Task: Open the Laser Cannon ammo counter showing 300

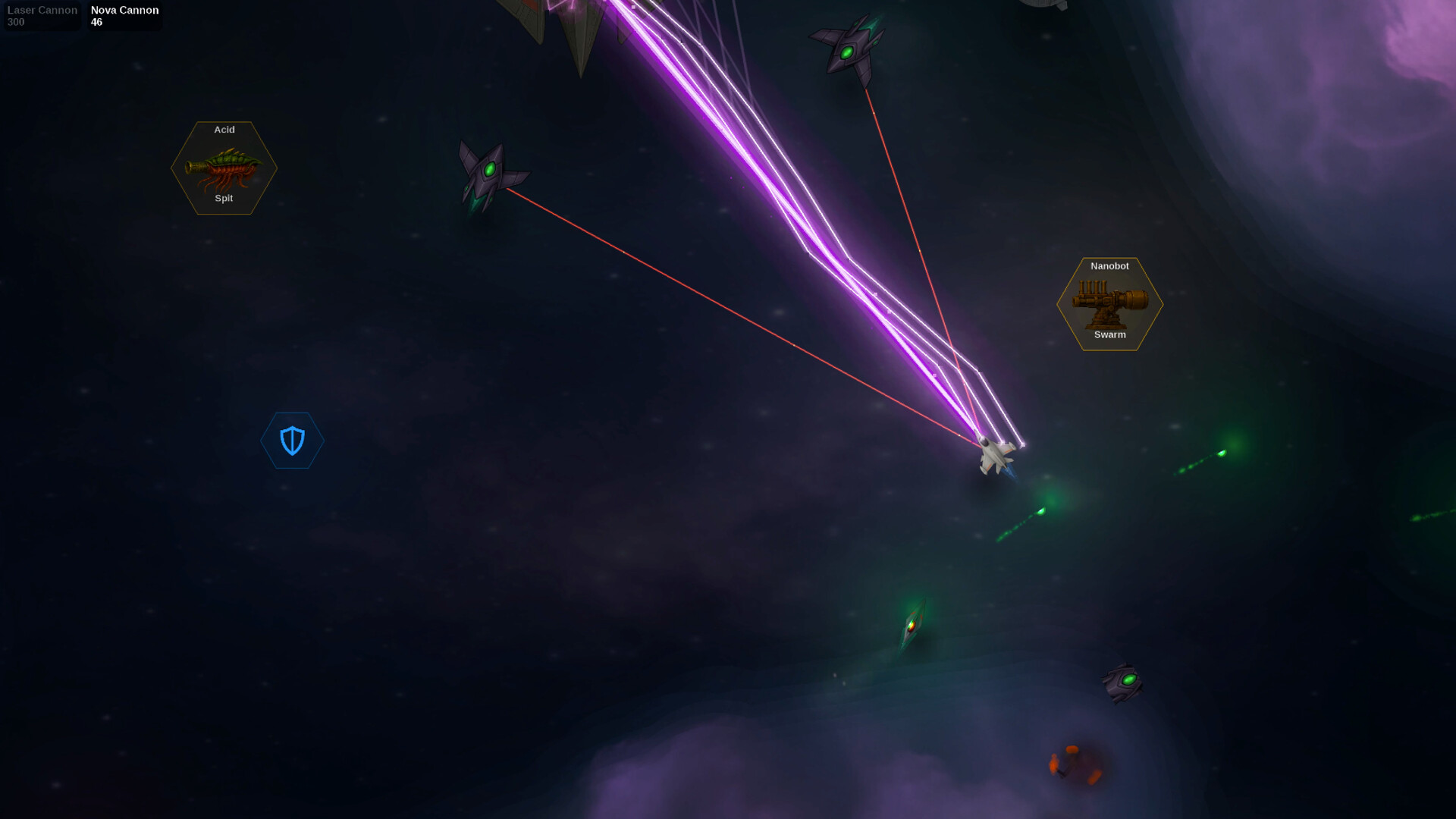Action: [15, 22]
